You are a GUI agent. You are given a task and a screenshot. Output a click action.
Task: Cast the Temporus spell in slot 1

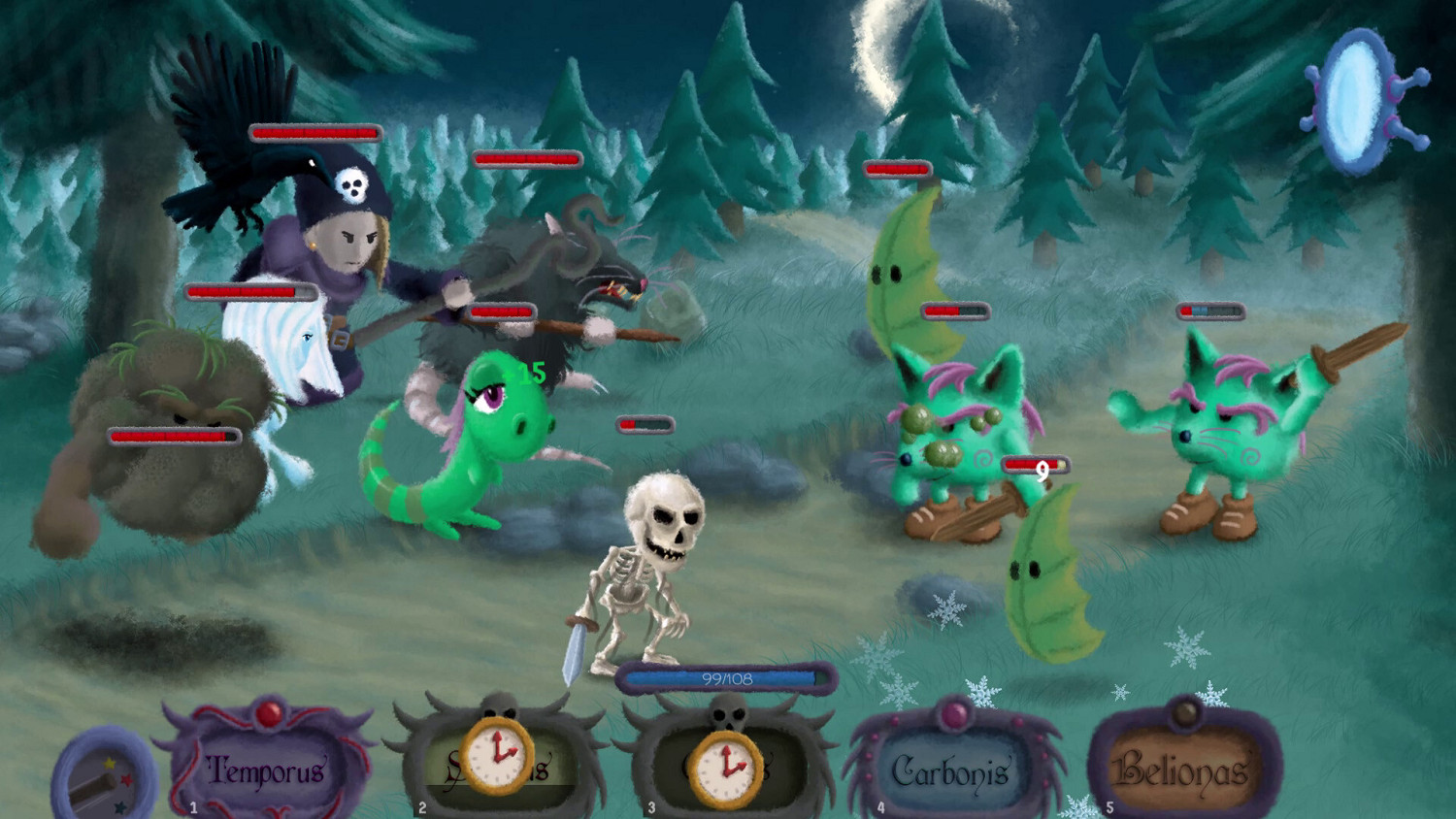(x=264, y=770)
